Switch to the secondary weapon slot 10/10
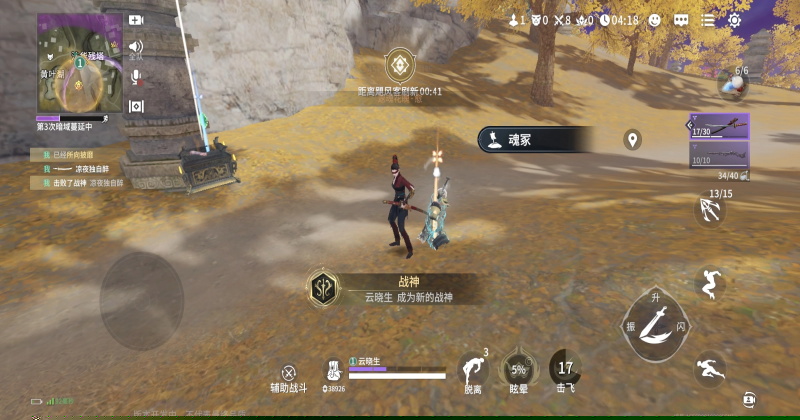This screenshot has height=420, width=800. (x=718, y=154)
